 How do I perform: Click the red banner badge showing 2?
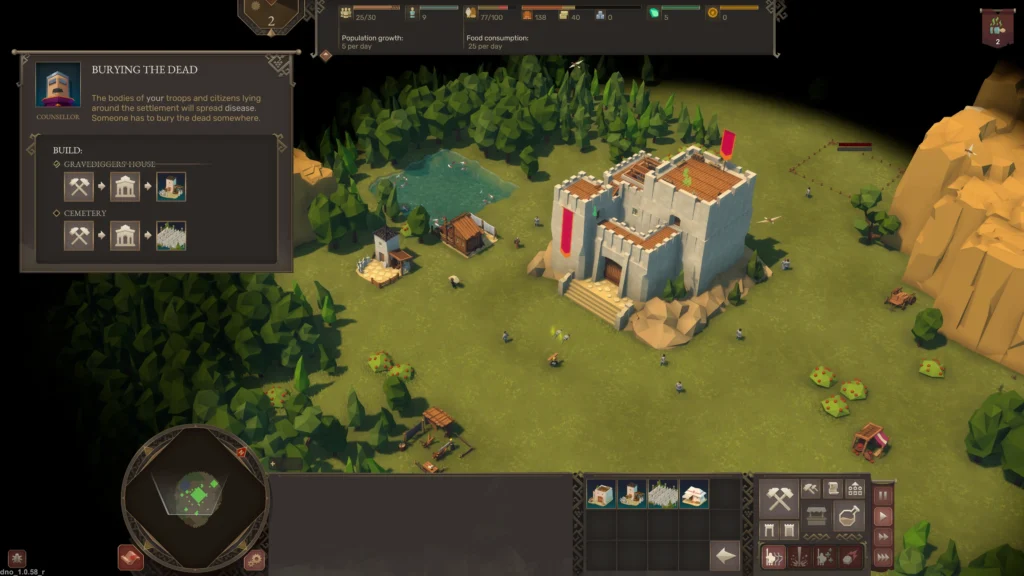[996, 27]
